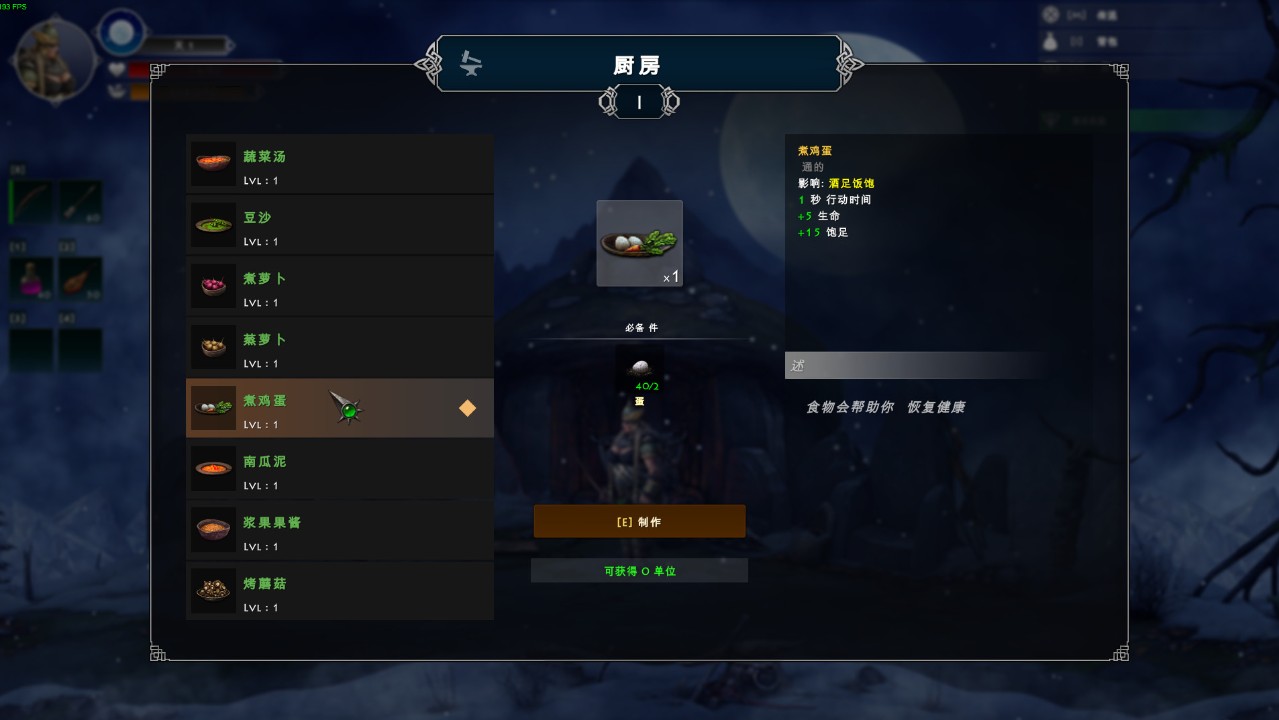The image size is (1279, 720).
Task: Choose the 豆沙 bean paste recipe
Action: point(339,226)
